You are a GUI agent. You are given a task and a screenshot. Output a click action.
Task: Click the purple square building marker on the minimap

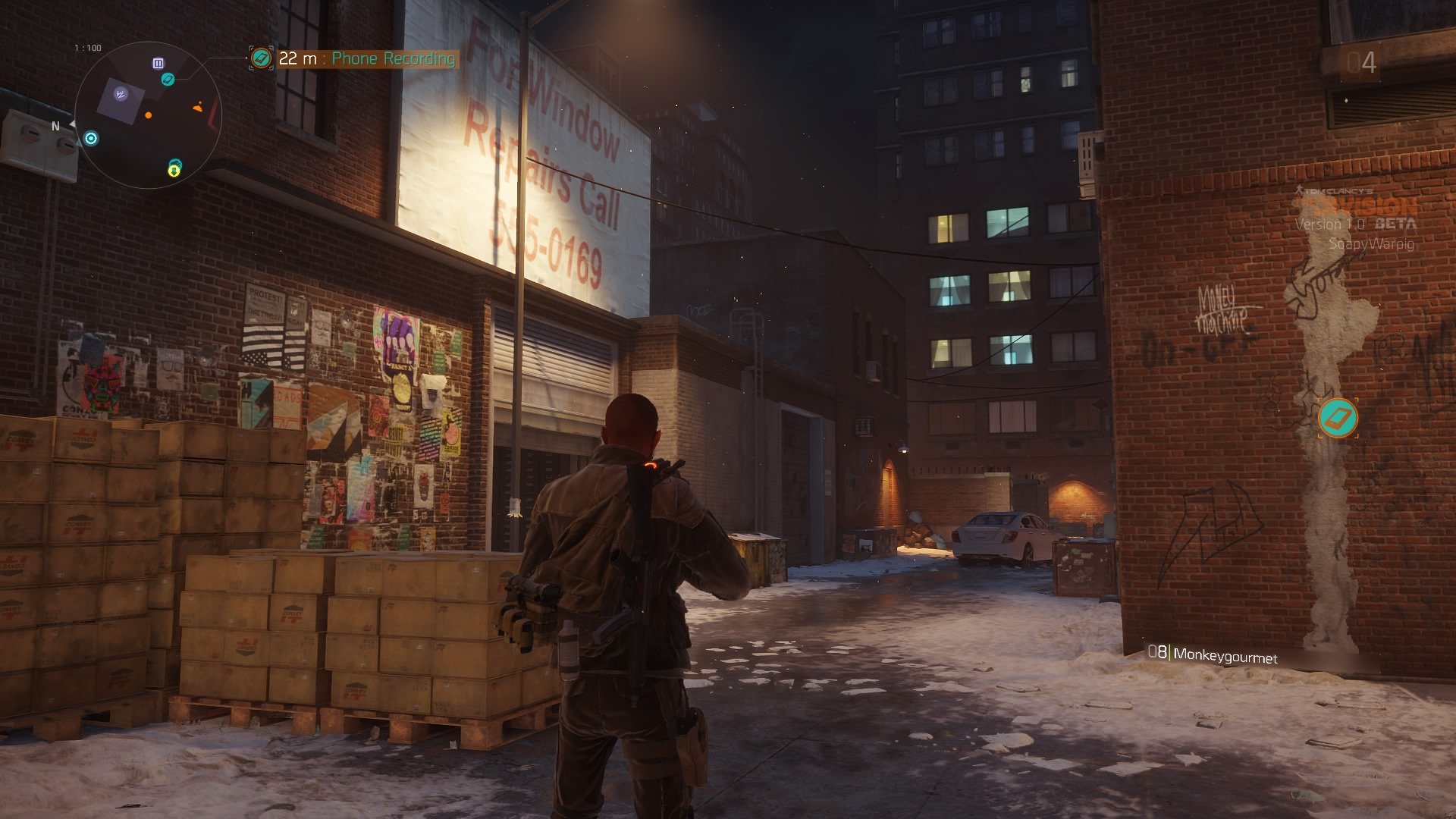point(121,94)
